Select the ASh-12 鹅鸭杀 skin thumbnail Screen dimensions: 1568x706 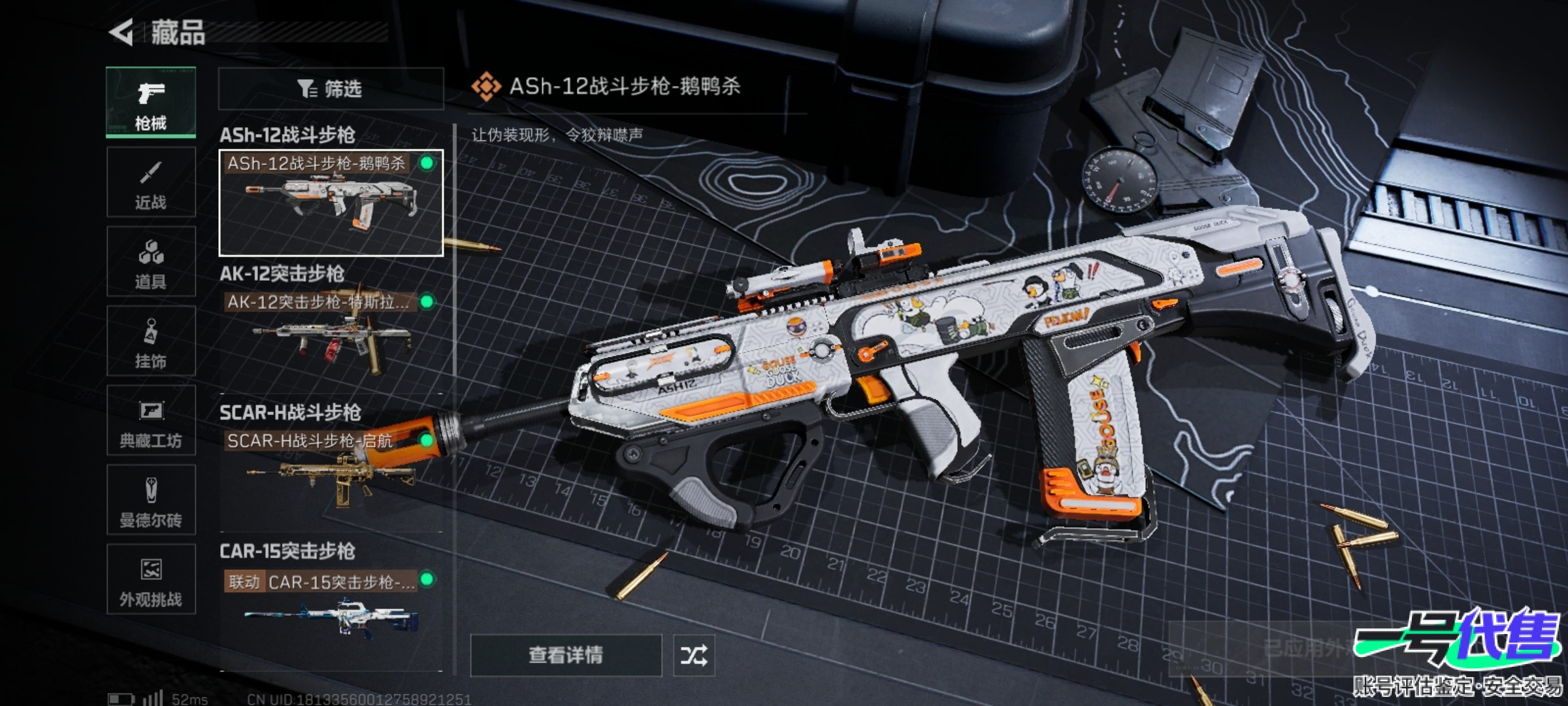point(331,203)
